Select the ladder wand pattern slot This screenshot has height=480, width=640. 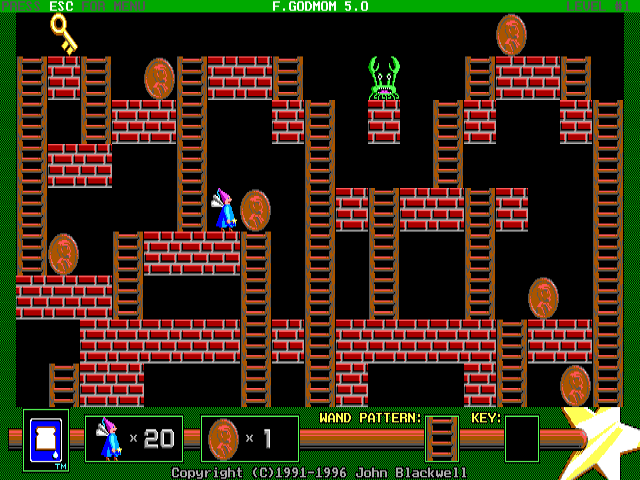[x=441, y=439]
